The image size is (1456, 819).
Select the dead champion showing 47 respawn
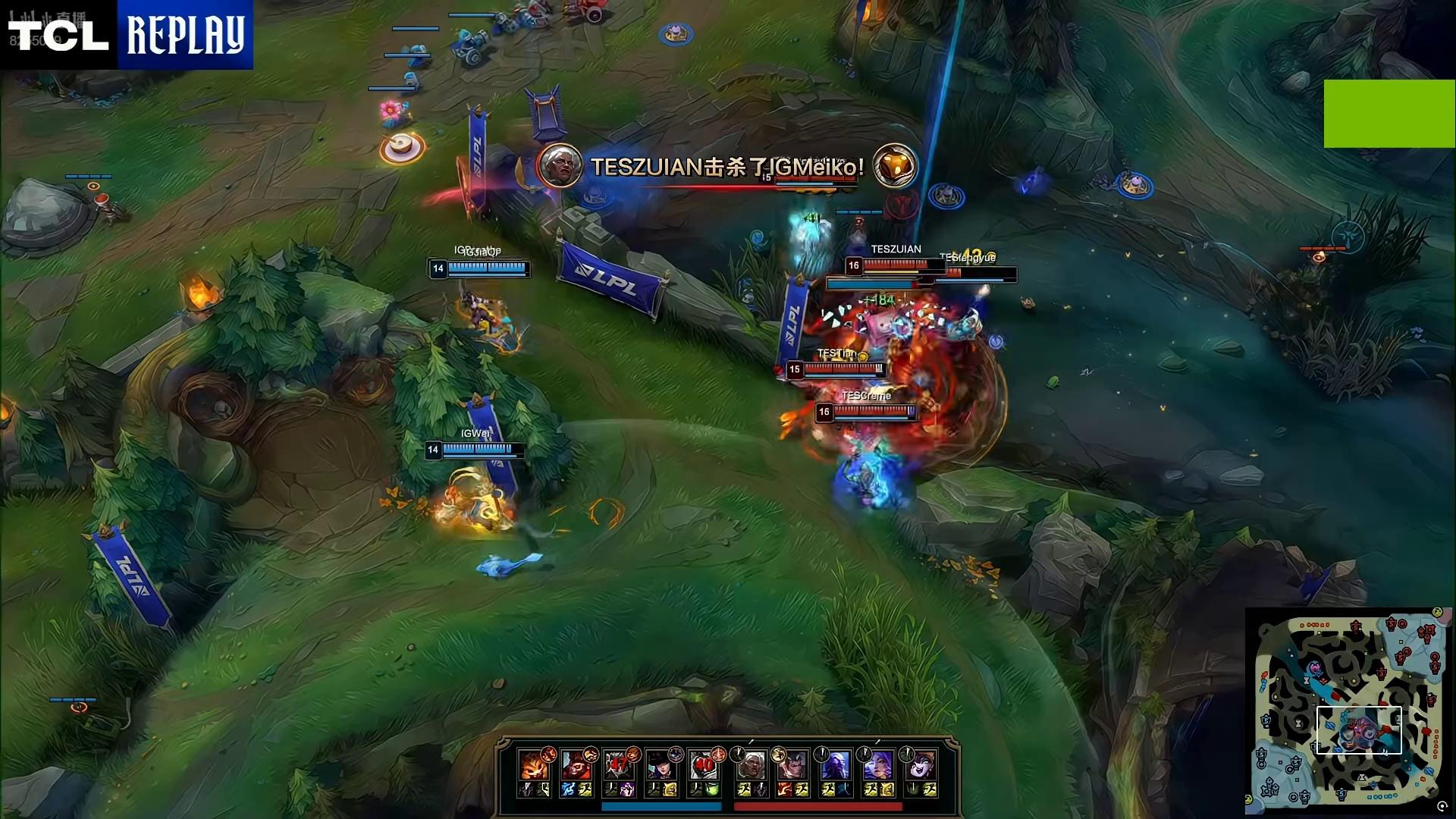(x=619, y=764)
